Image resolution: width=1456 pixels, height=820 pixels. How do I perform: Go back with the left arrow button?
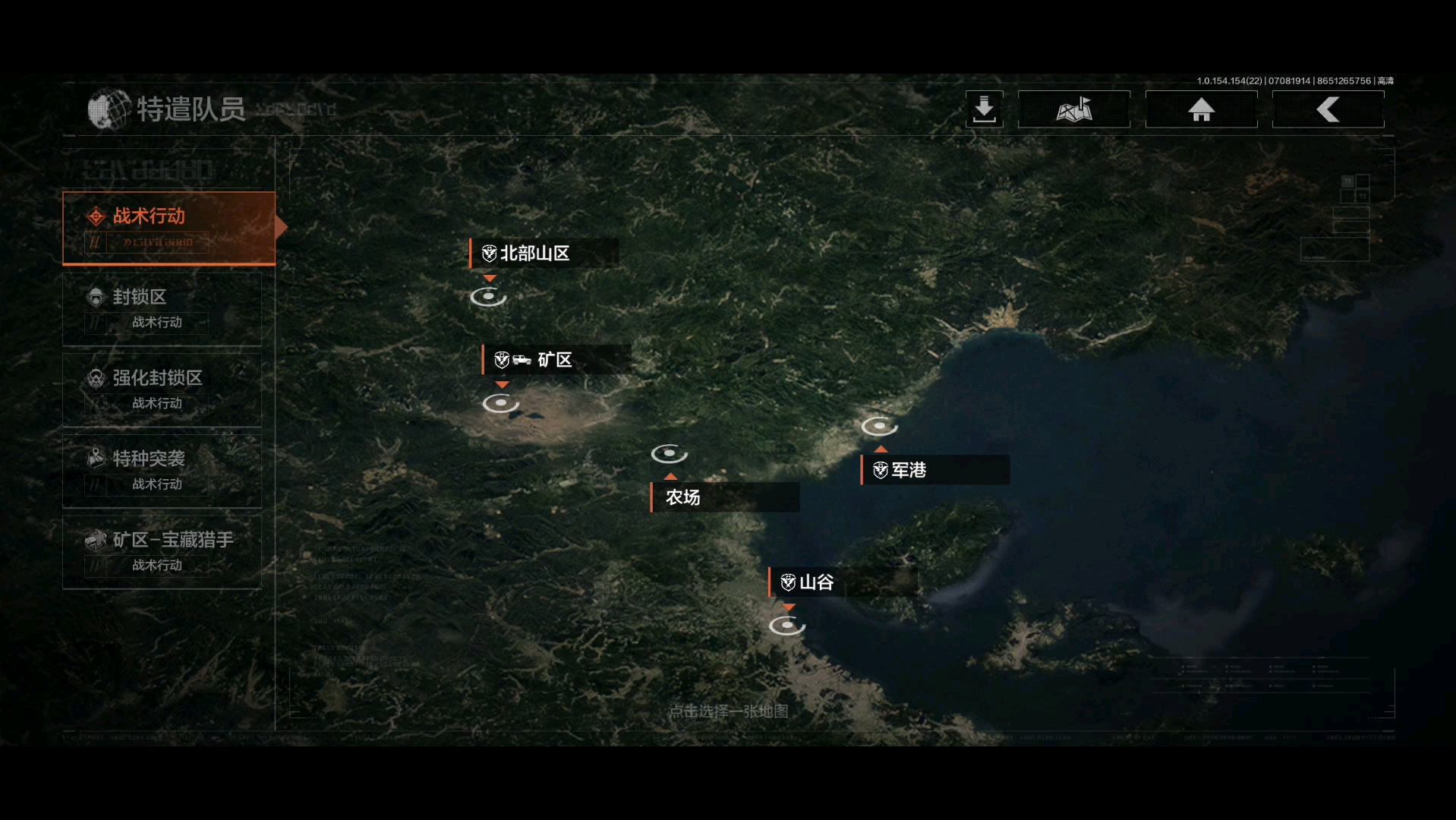click(x=1328, y=109)
